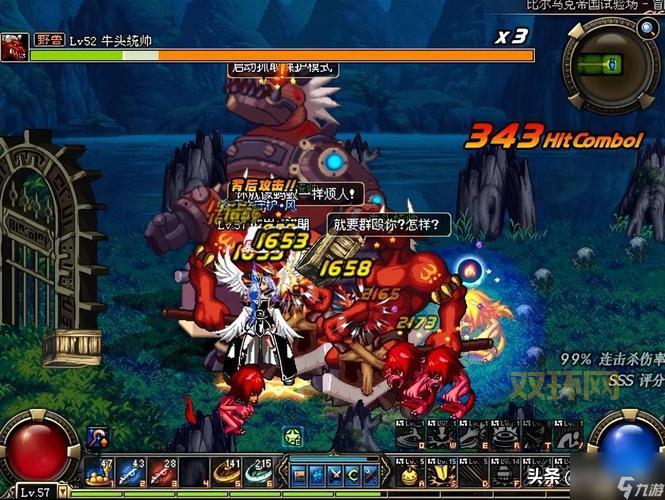Activate the yellow bell skill on key A
This screenshot has height=500, width=665.
point(410,471)
